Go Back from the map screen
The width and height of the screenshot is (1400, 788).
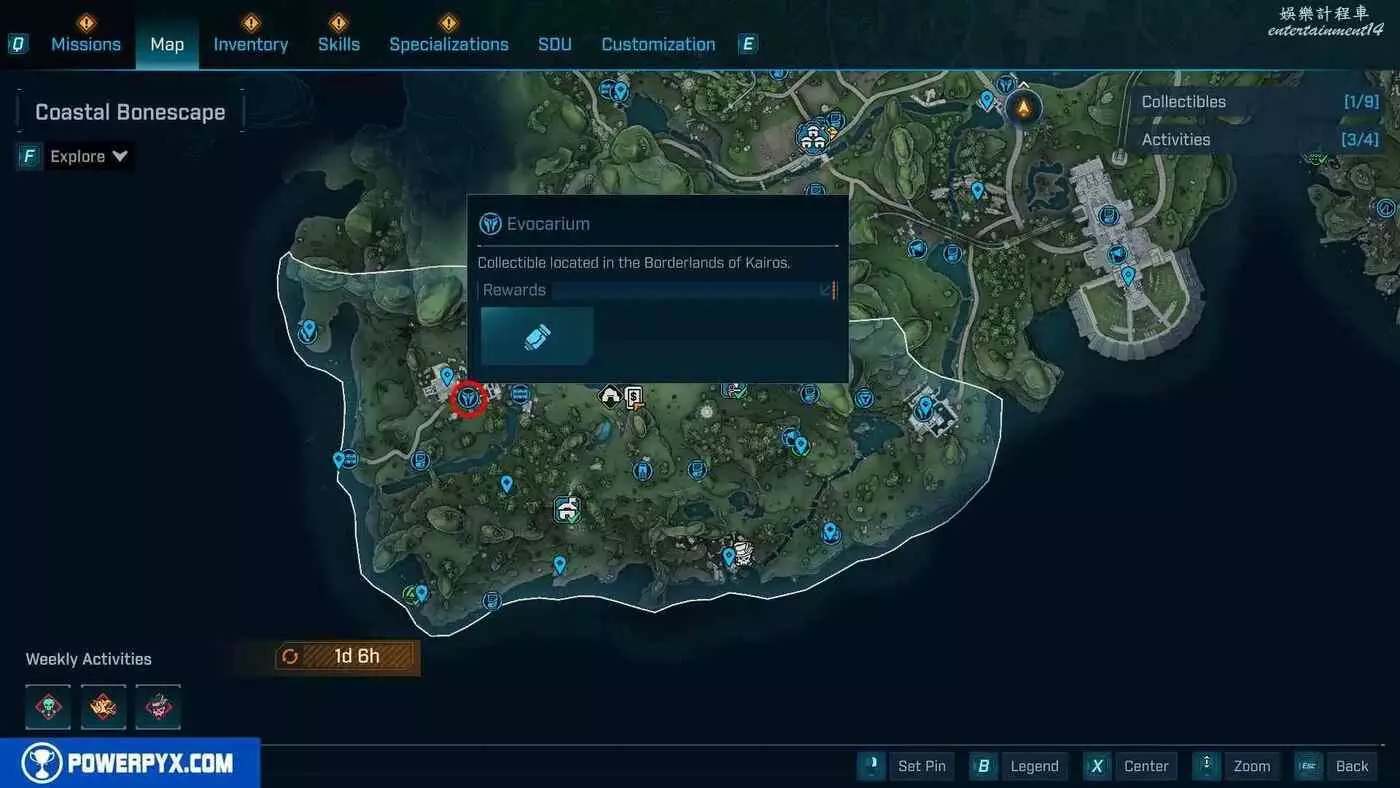pyautogui.click(x=1339, y=766)
